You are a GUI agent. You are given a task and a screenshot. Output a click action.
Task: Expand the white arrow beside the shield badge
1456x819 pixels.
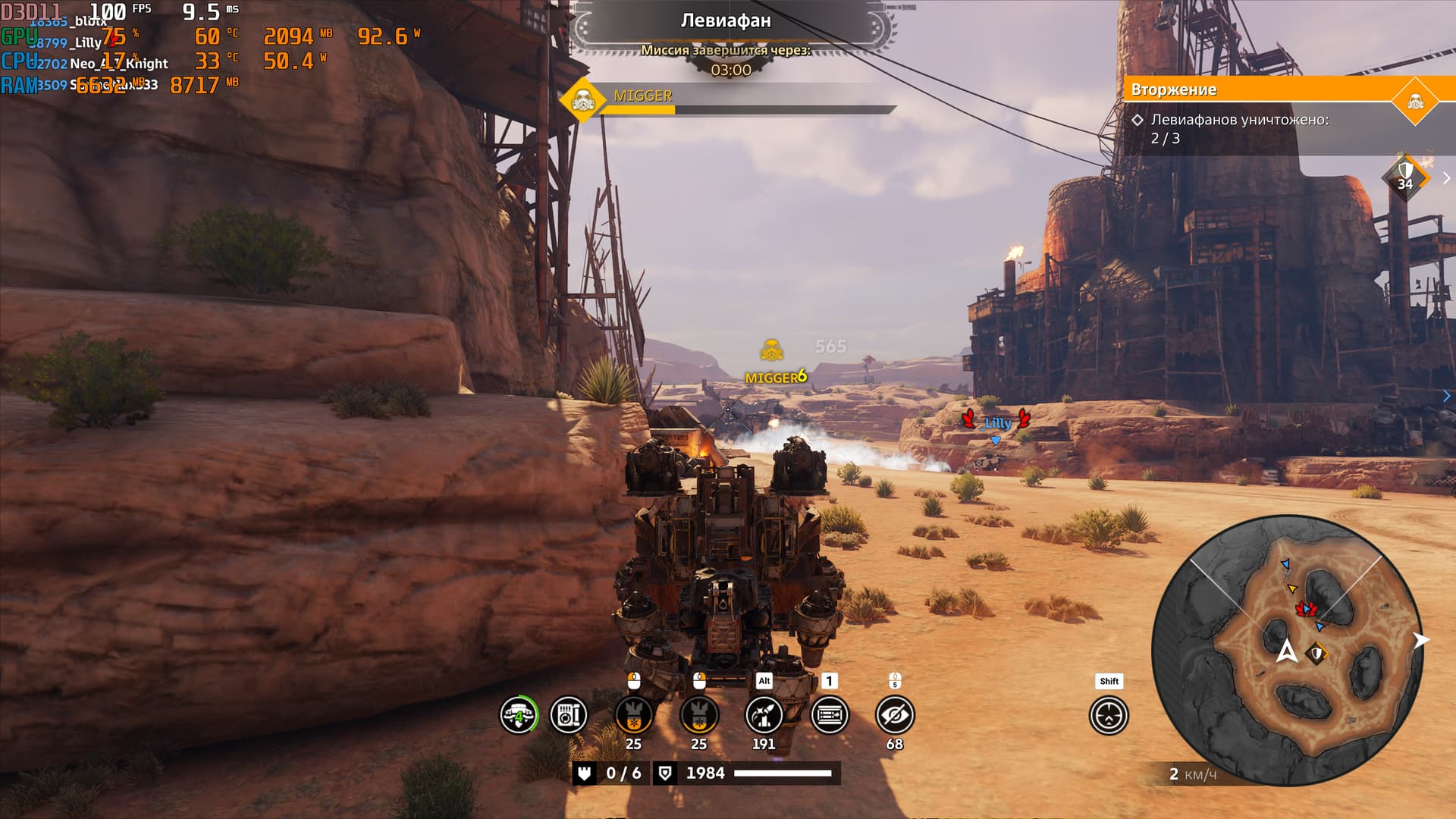tap(1446, 178)
